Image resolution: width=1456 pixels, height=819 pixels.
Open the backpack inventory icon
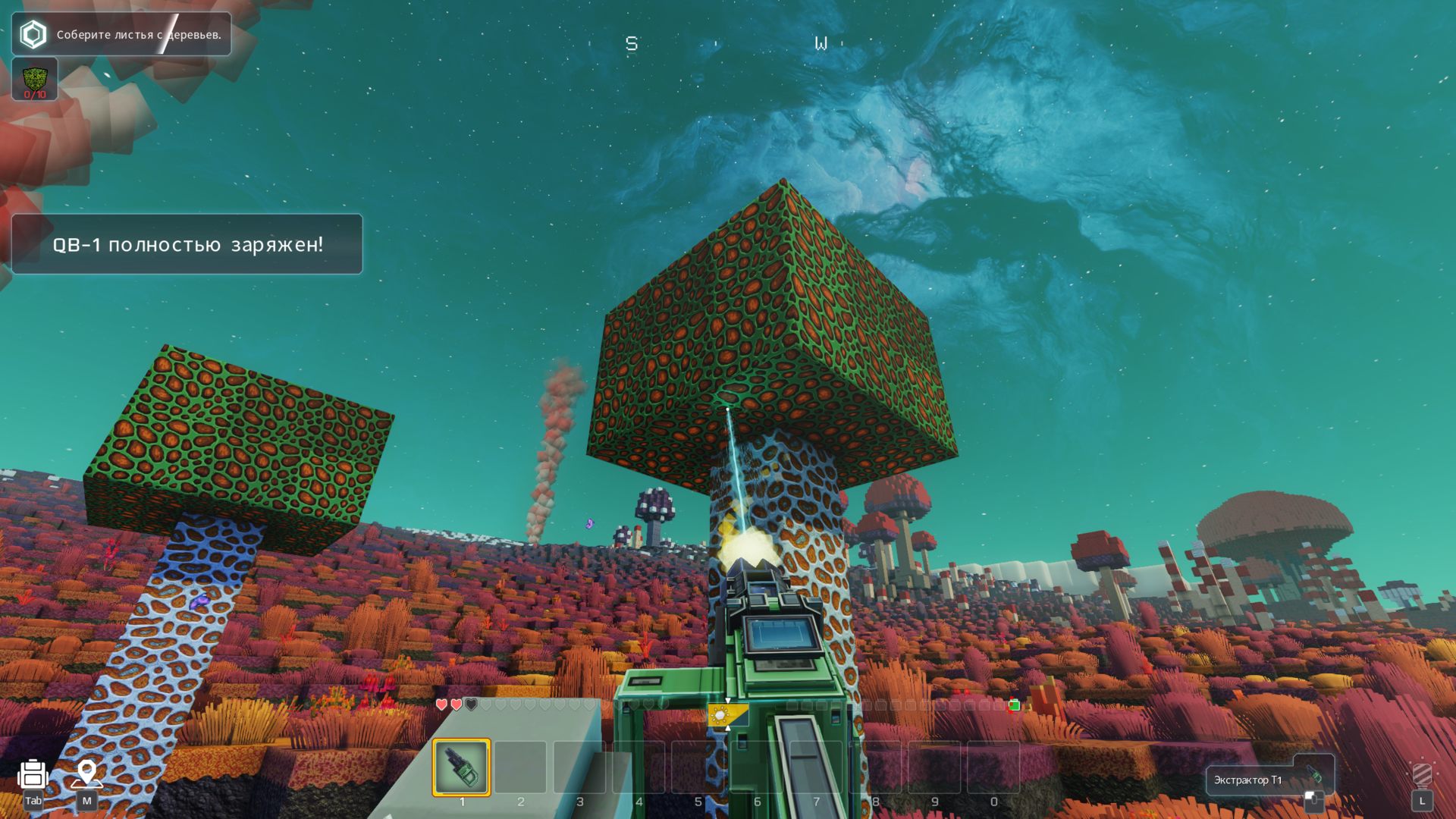tap(33, 775)
